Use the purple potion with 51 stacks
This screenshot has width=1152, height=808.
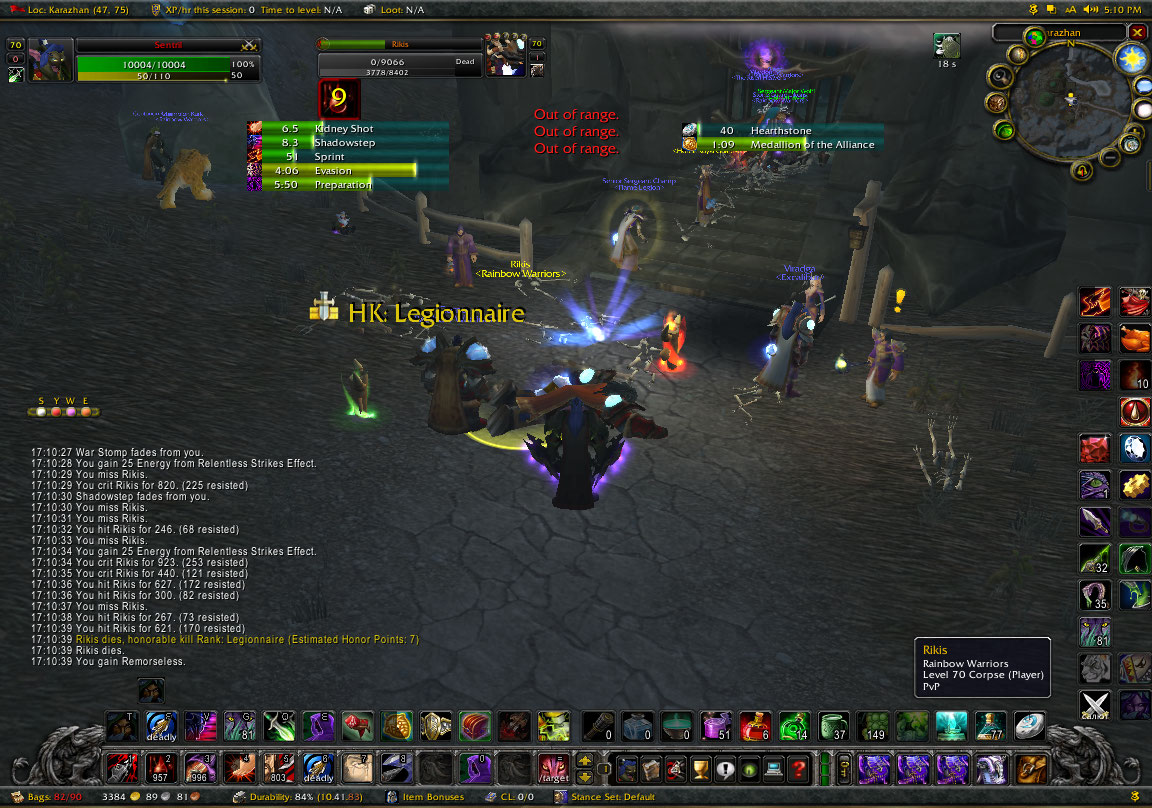coord(715,725)
